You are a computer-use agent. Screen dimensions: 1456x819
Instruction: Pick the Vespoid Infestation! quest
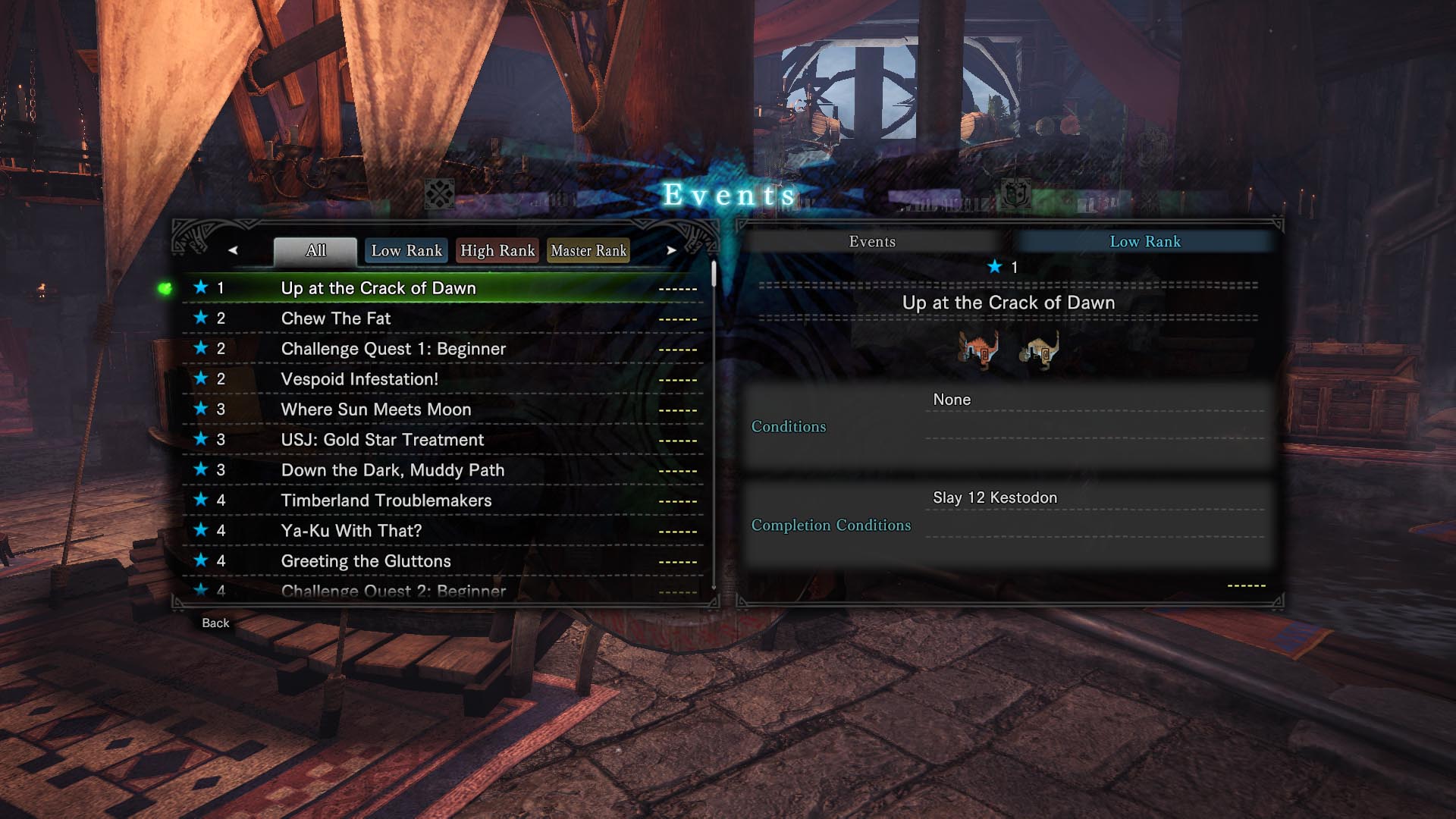(x=359, y=379)
